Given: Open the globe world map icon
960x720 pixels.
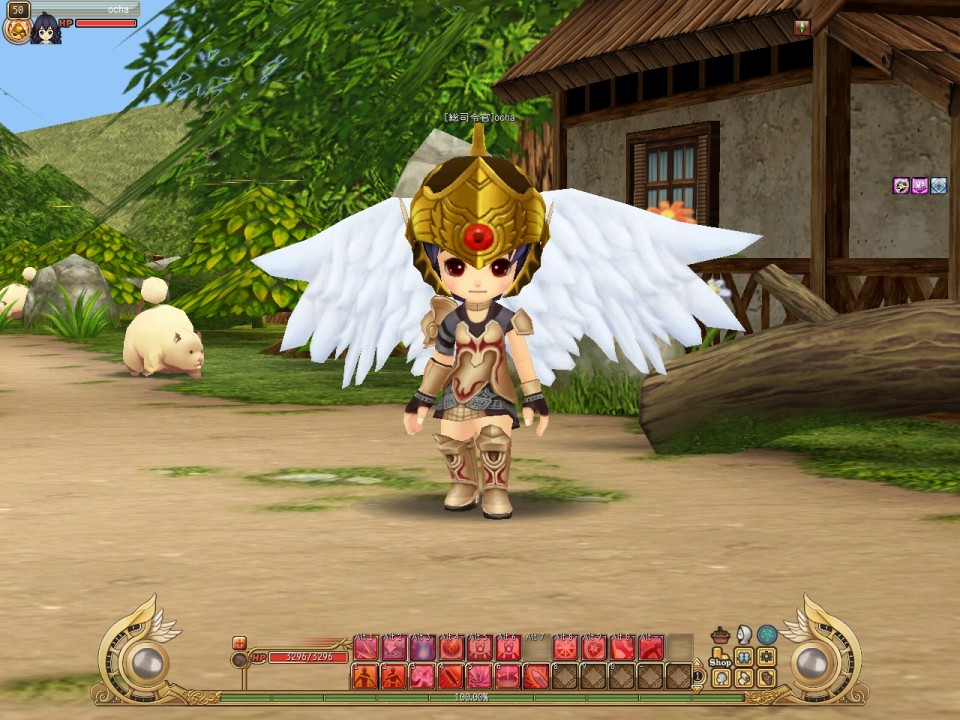Looking at the screenshot, I should [x=767, y=634].
